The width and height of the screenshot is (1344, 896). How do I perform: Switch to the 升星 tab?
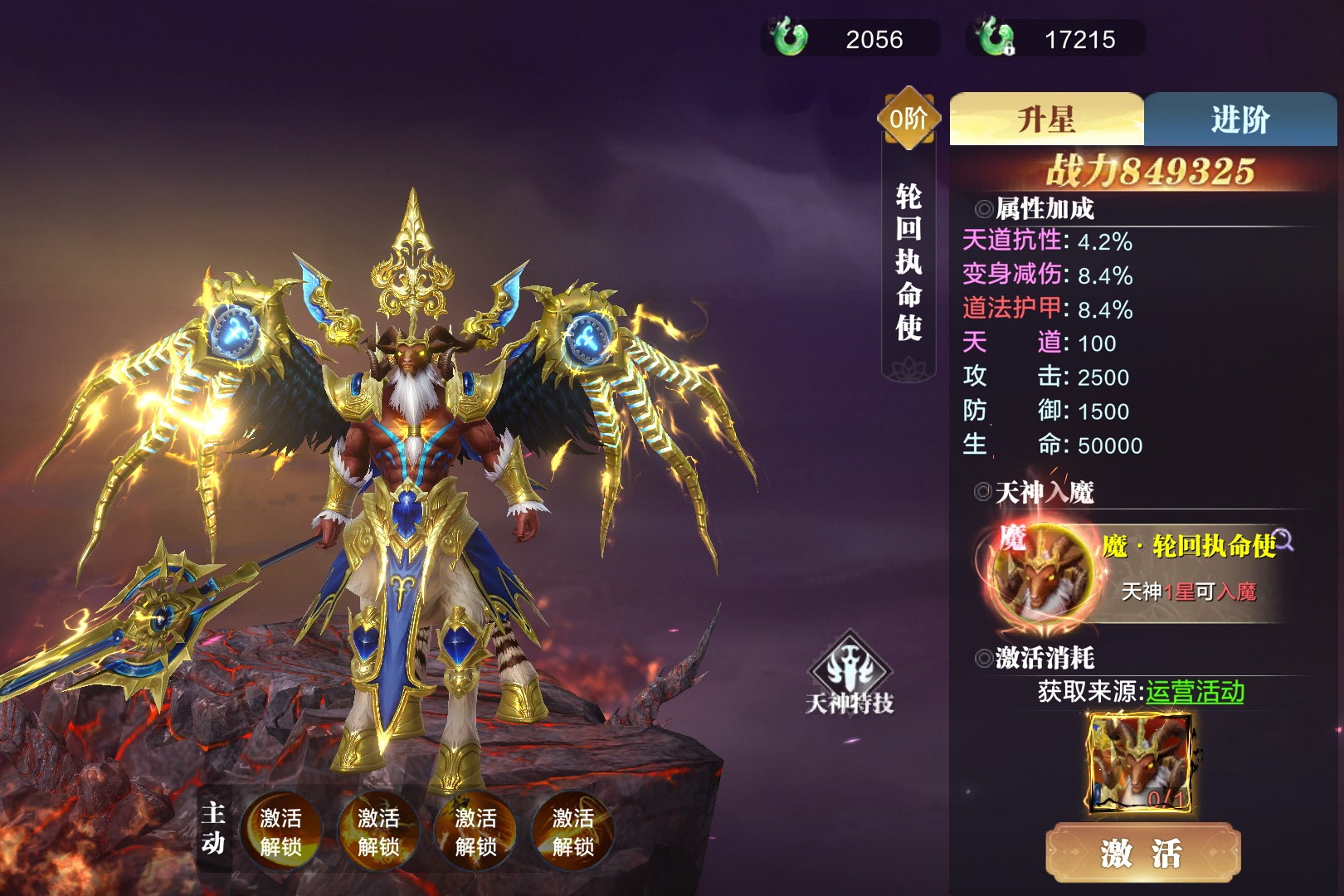(x=1046, y=119)
